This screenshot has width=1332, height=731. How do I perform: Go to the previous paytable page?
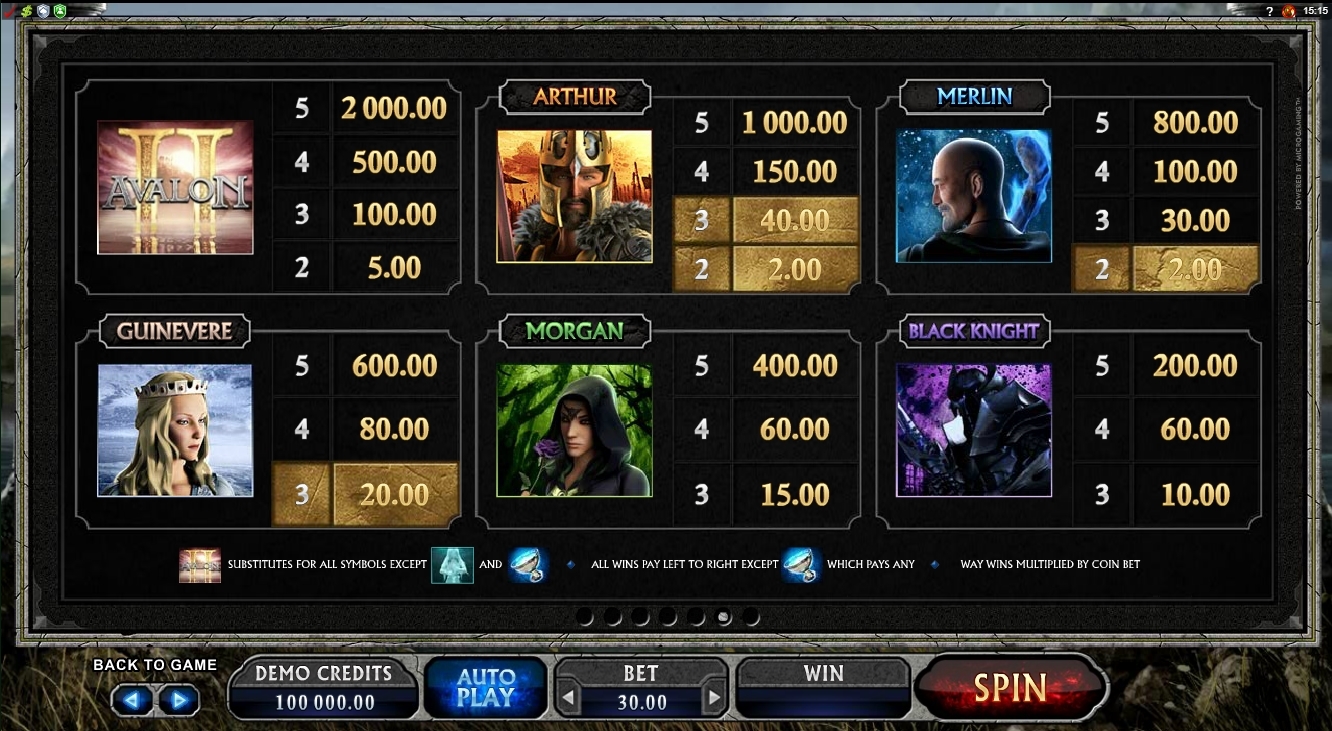point(132,700)
